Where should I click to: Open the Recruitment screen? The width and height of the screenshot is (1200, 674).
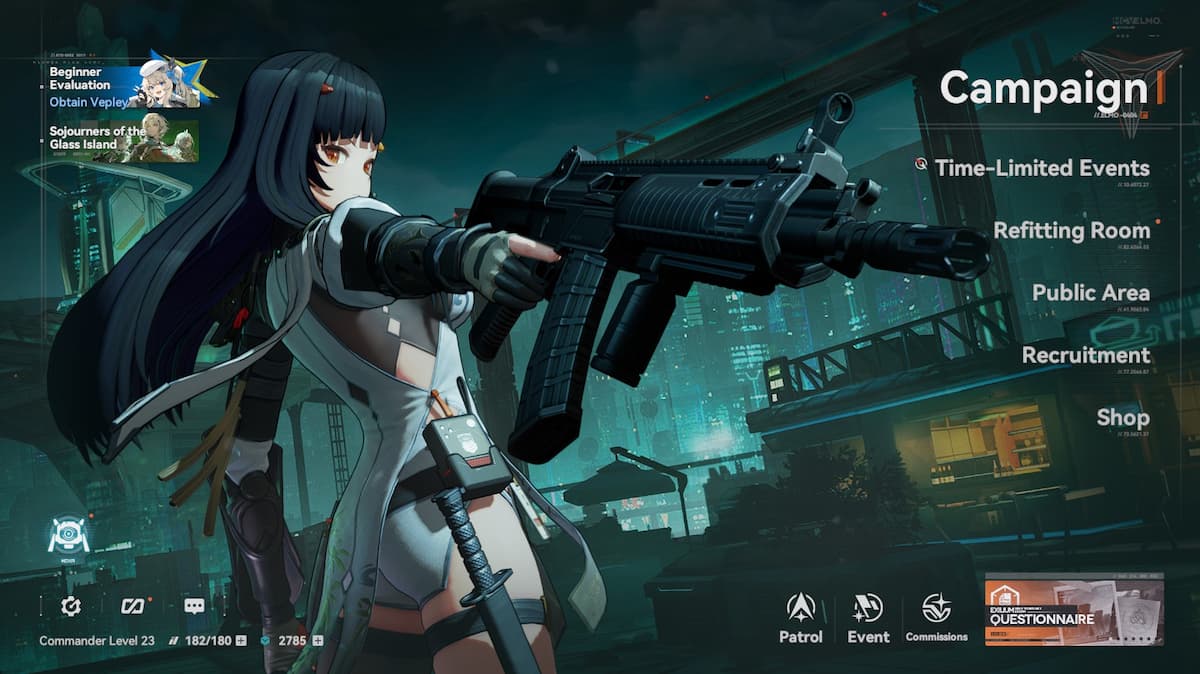[1085, 355]
